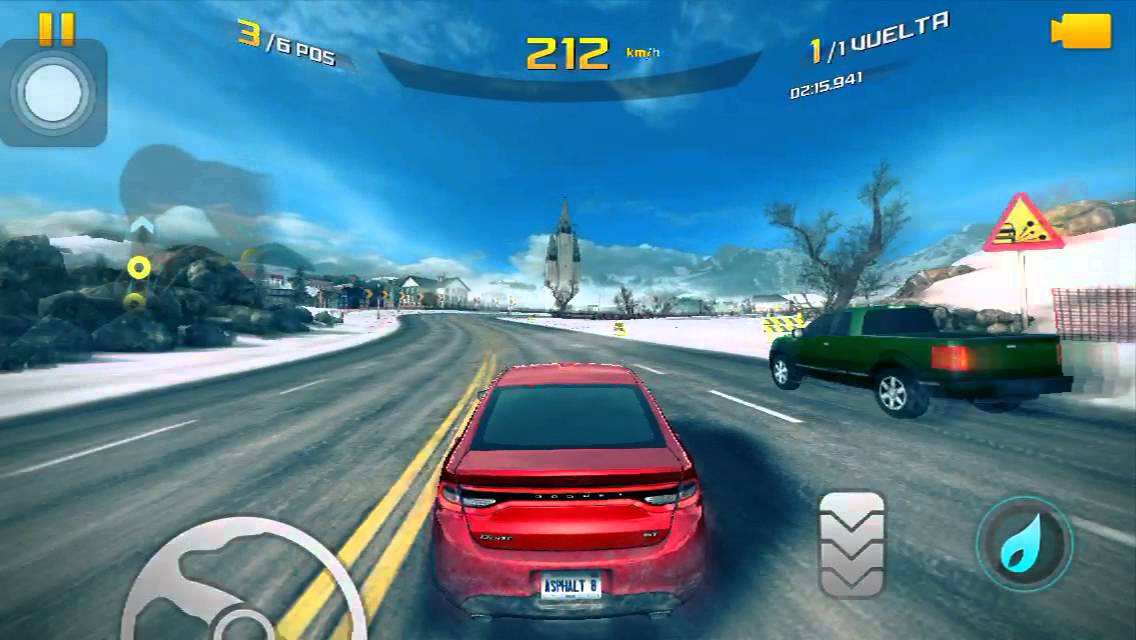Tap the round recording button
The width and height of the screenshot is (1136, 640).
[54, 93]
